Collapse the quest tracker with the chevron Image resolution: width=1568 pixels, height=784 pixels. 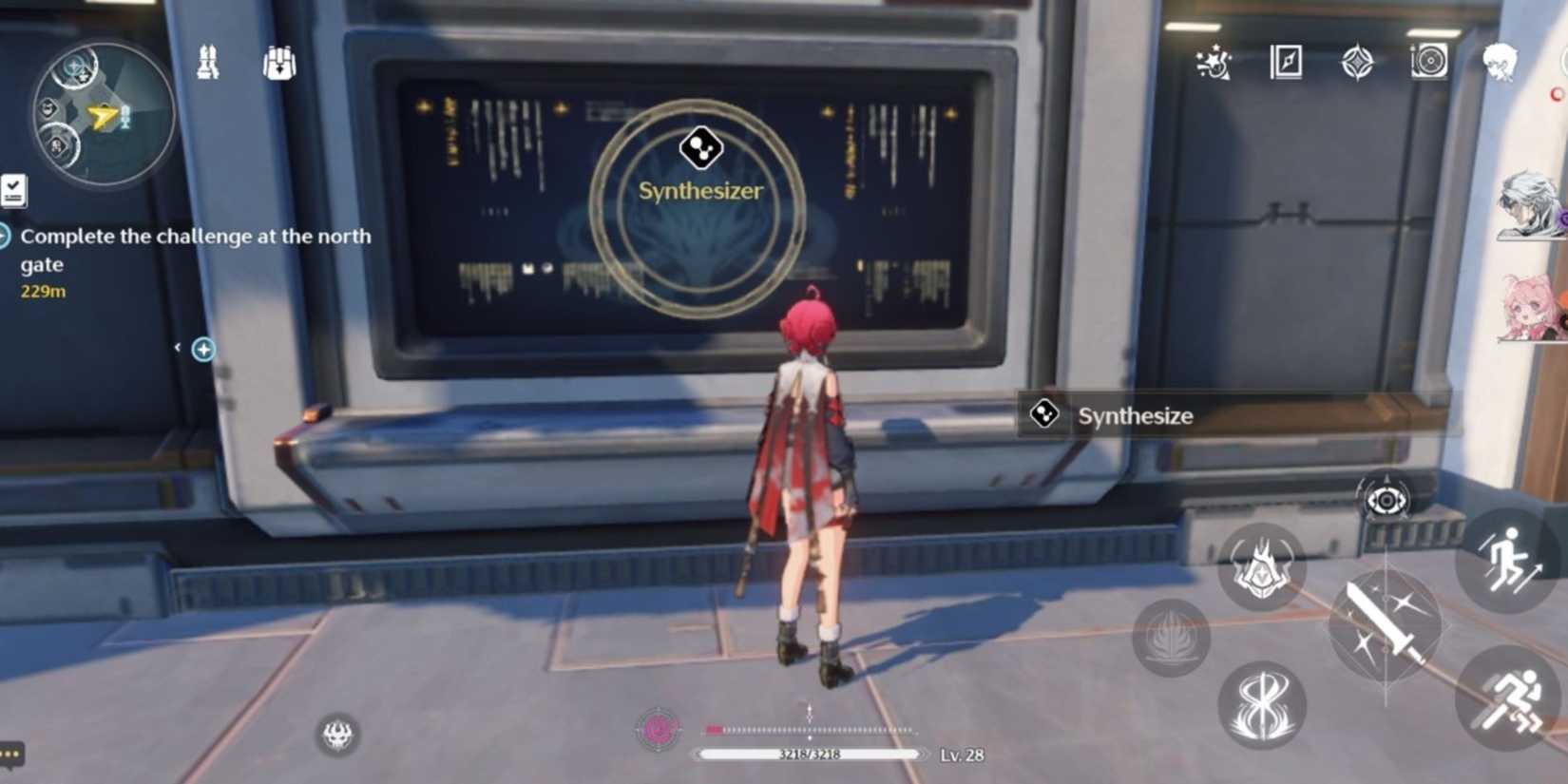click(x=177, y=348)
